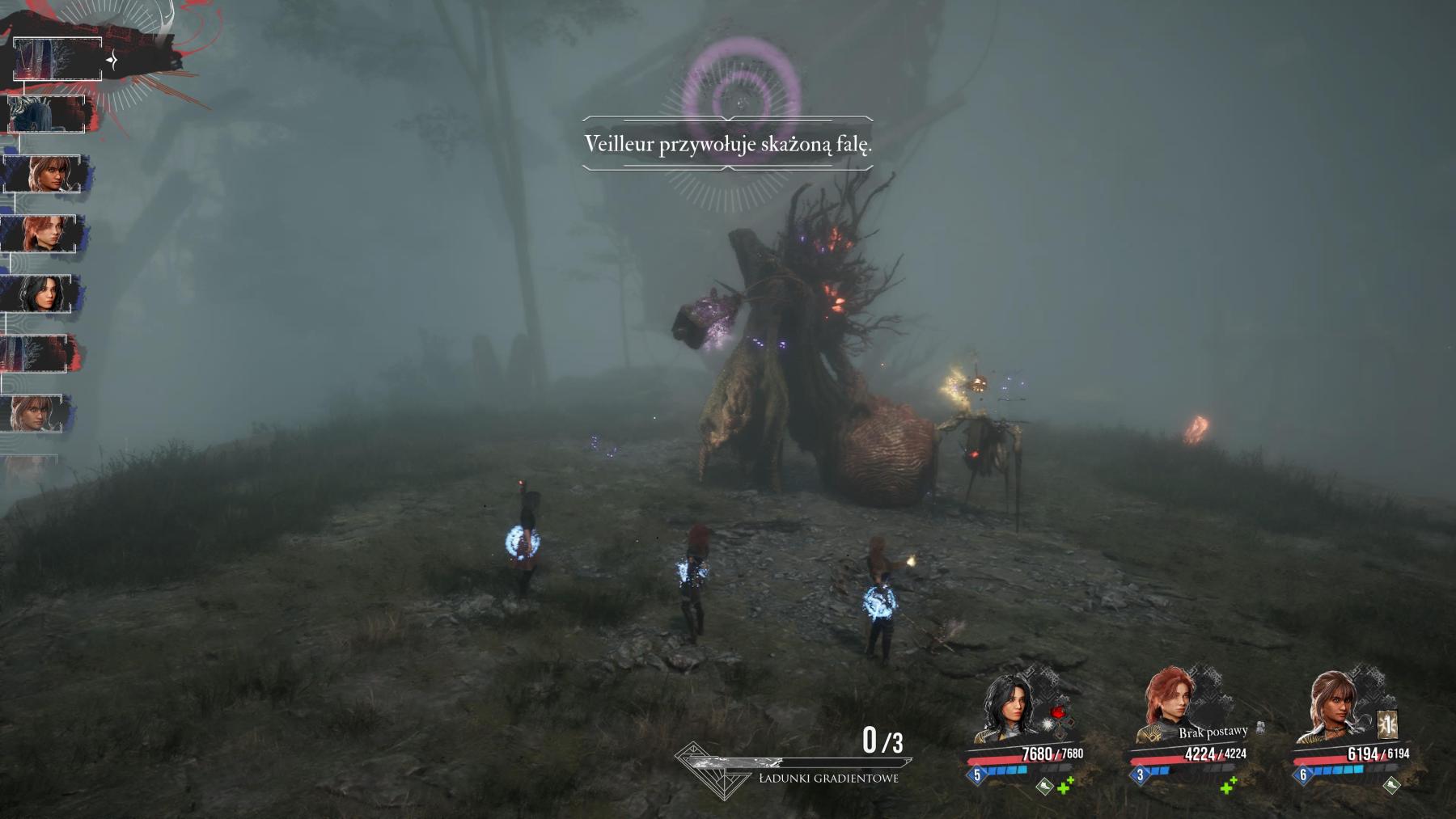Screen dimensions: 1456x819
Task: Select the black-haired character's turn order portrait
Action: coord(39,293)
